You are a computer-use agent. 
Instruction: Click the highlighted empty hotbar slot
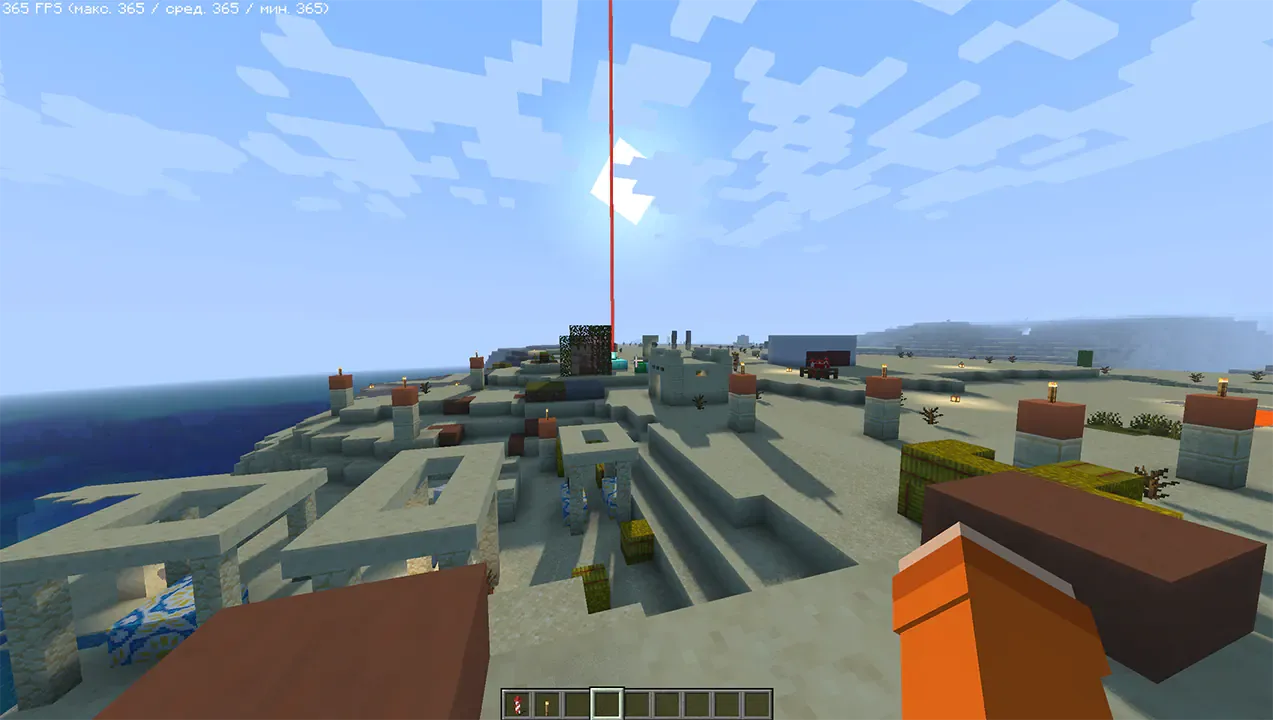606,704
